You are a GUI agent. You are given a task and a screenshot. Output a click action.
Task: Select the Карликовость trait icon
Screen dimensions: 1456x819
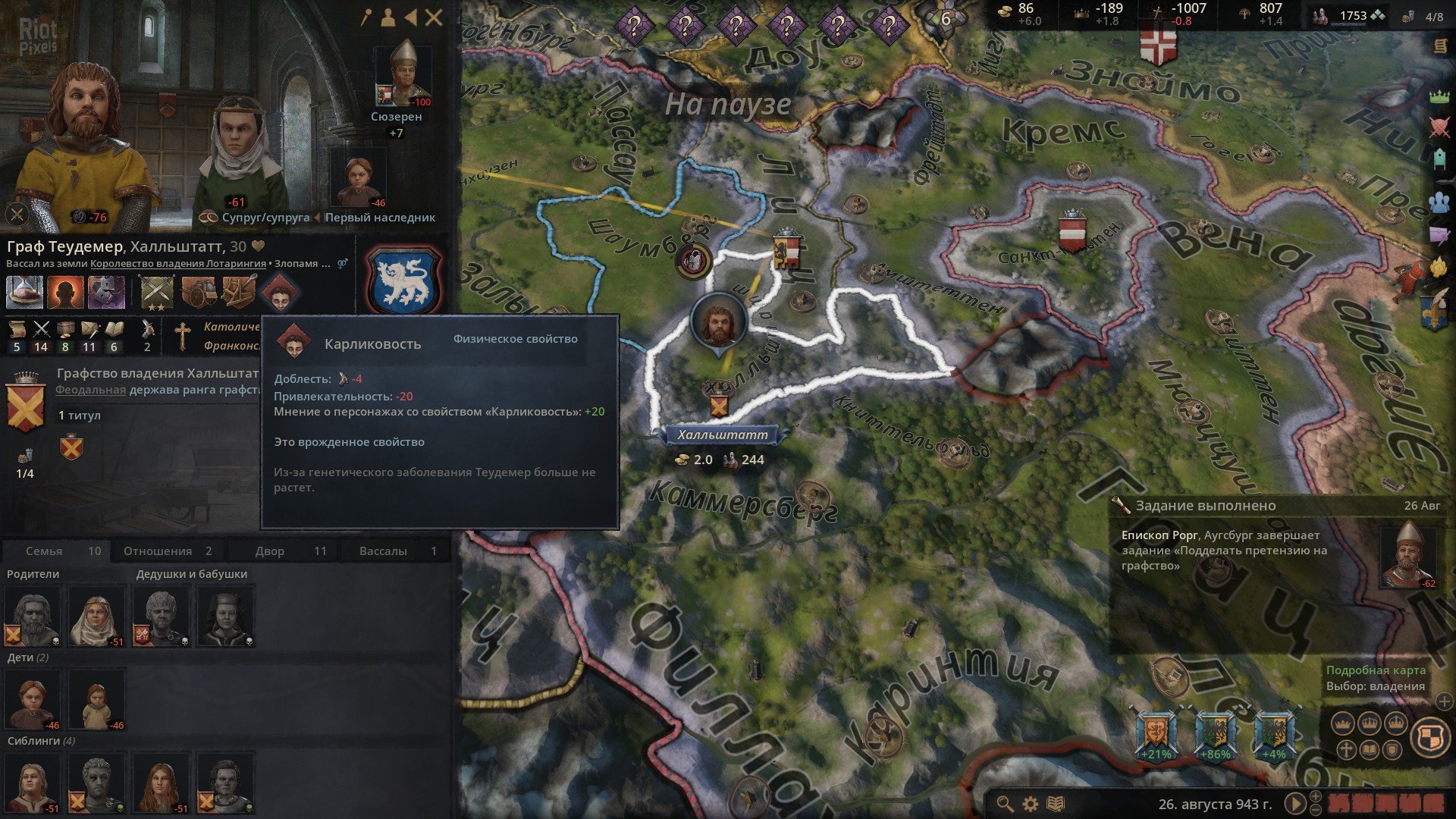[280, 293]
